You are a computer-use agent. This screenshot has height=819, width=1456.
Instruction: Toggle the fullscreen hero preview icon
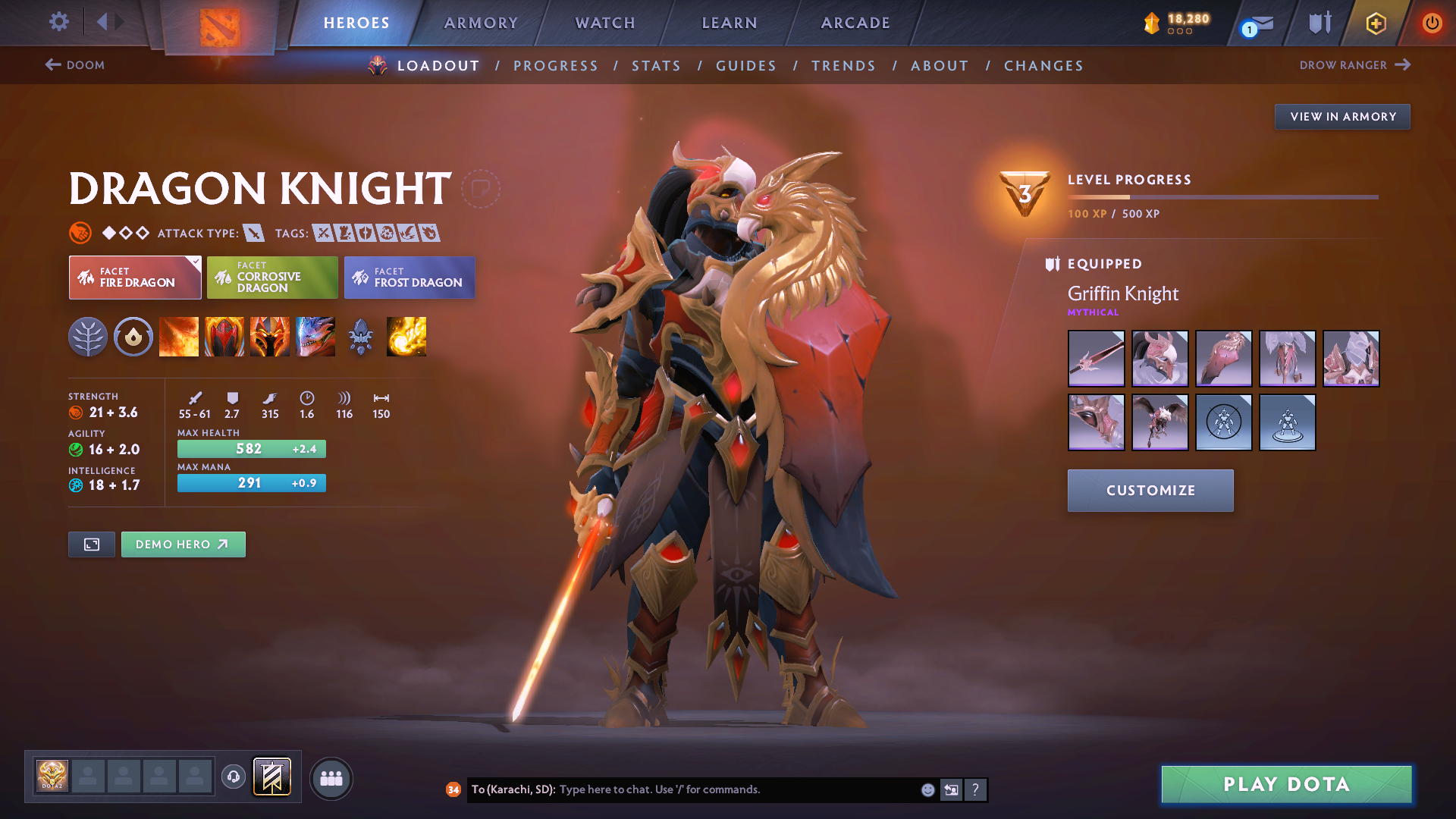[91, 544]
